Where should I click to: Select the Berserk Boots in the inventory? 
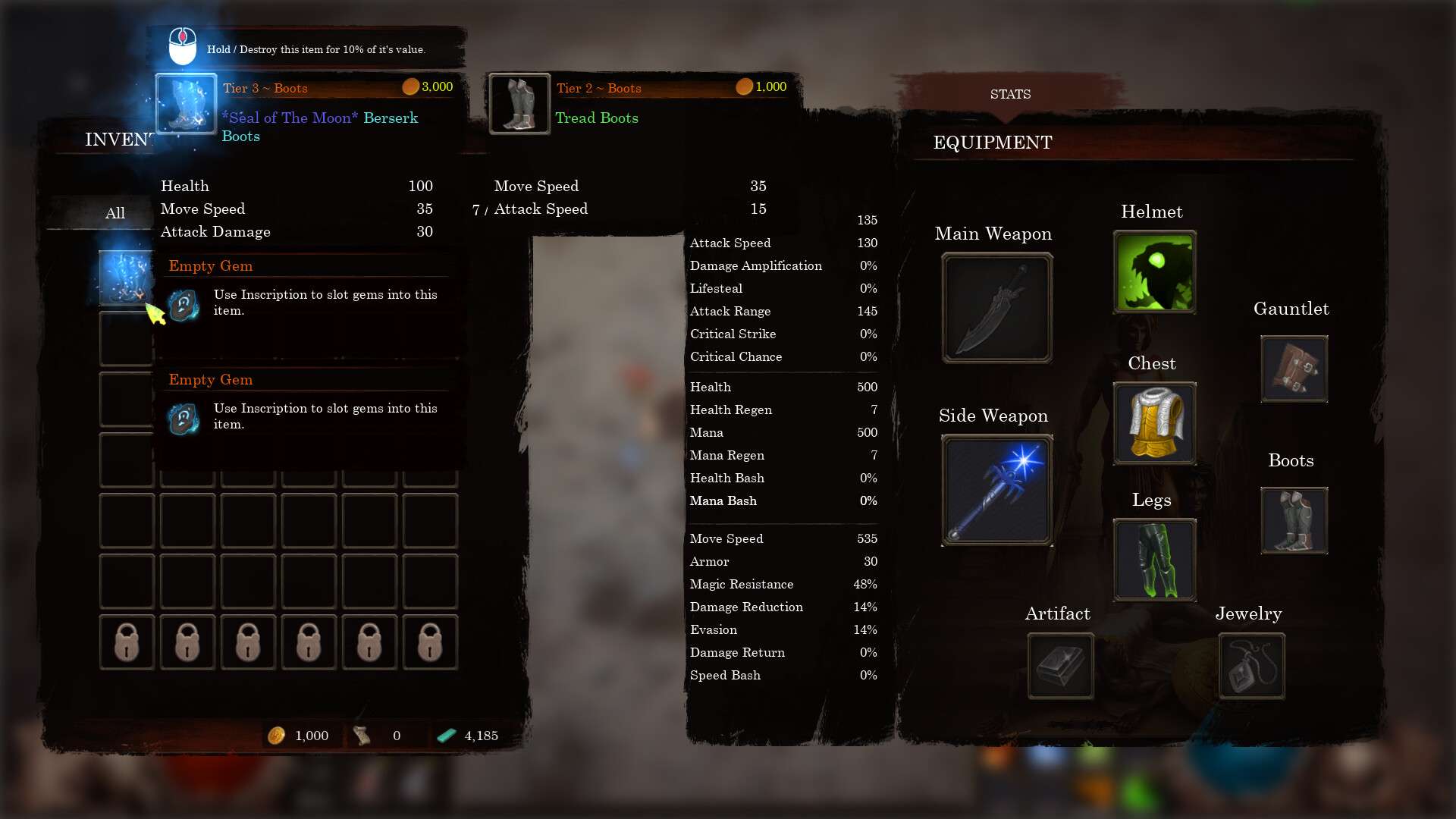tap(126, 278)
